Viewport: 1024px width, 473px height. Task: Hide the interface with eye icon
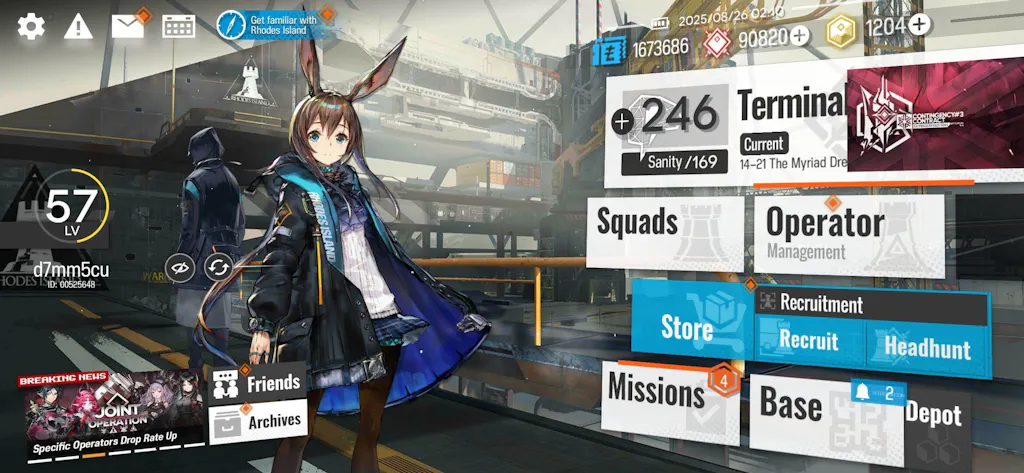[181, 266]
